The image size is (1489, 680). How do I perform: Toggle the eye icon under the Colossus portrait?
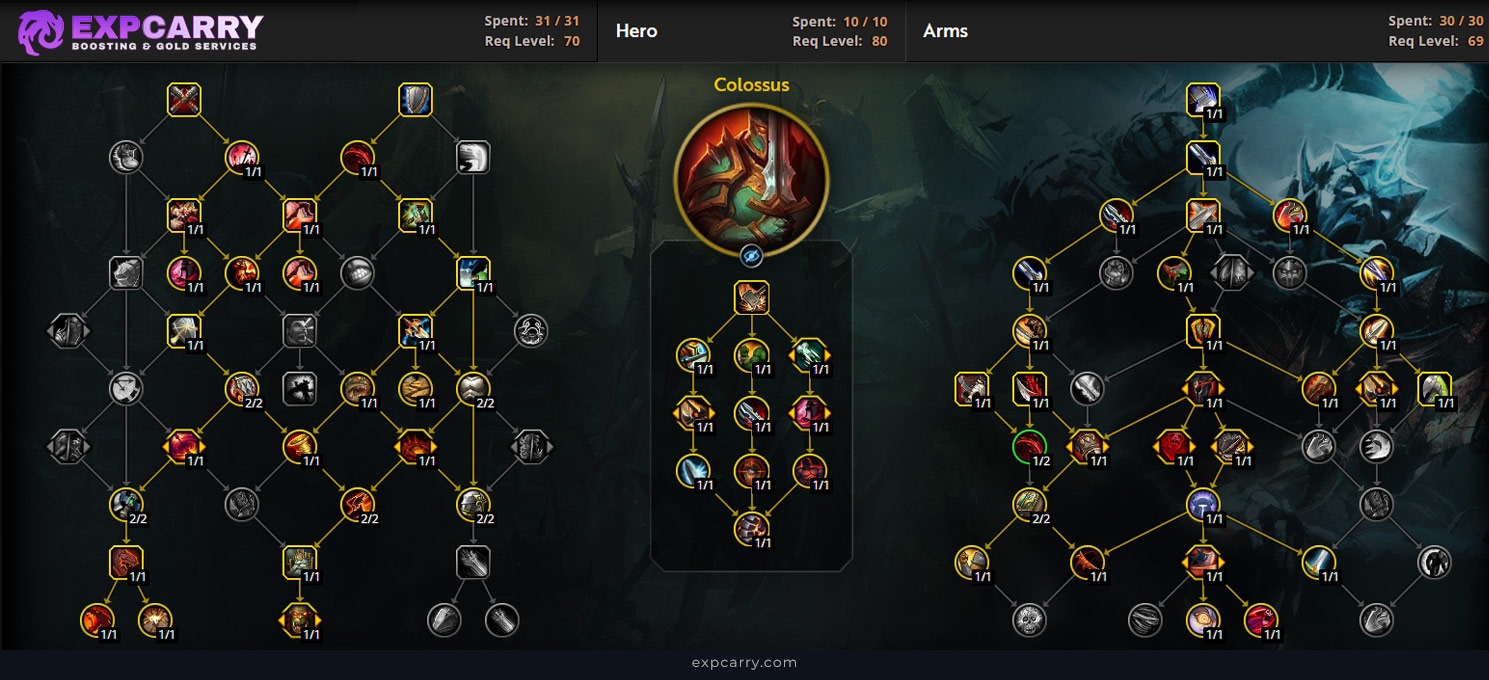point(752,257)
